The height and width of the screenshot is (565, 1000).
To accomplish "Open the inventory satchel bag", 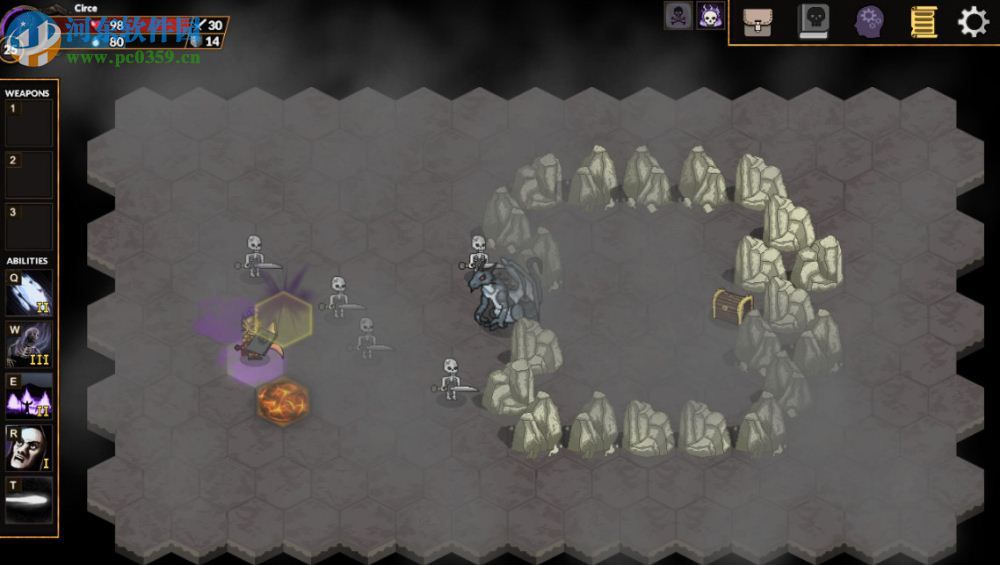I will [x=757, y=22].
